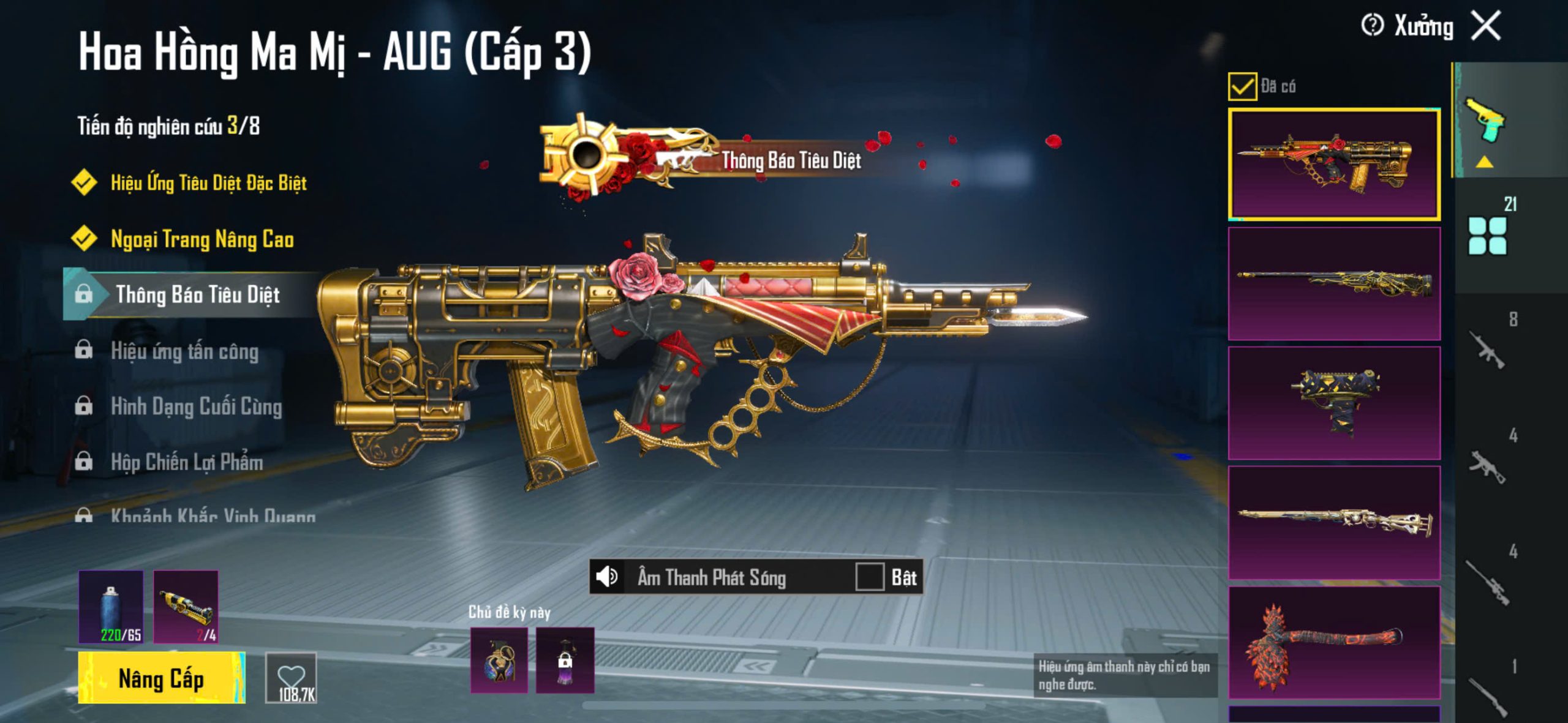Select Hiệu Ứng Tiêu Diệt Đặc Biệt entry
The image size is (1568, 723).
click(x=208, y=183)
